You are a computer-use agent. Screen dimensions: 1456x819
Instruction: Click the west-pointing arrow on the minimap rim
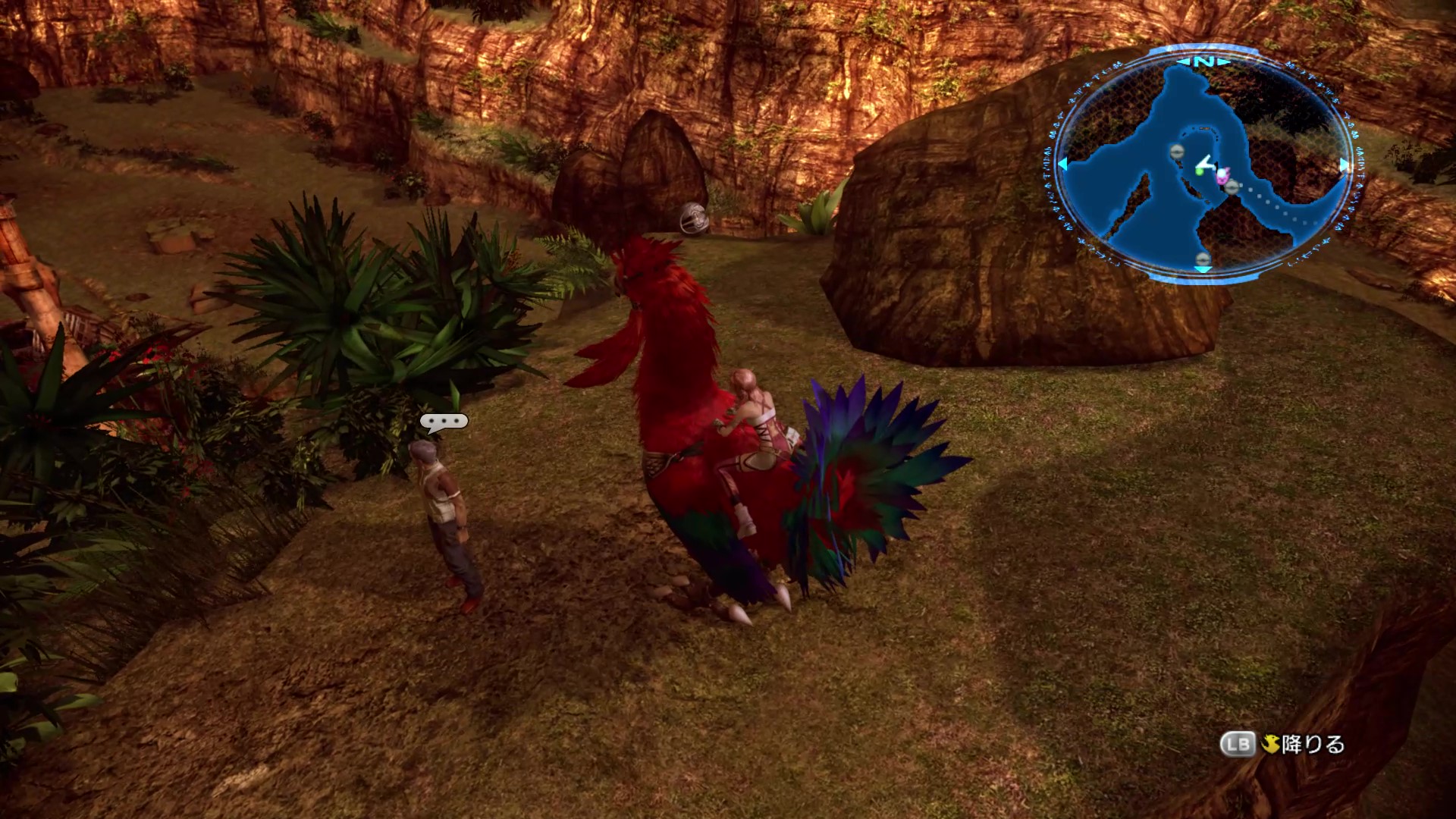pos(1063,164)
